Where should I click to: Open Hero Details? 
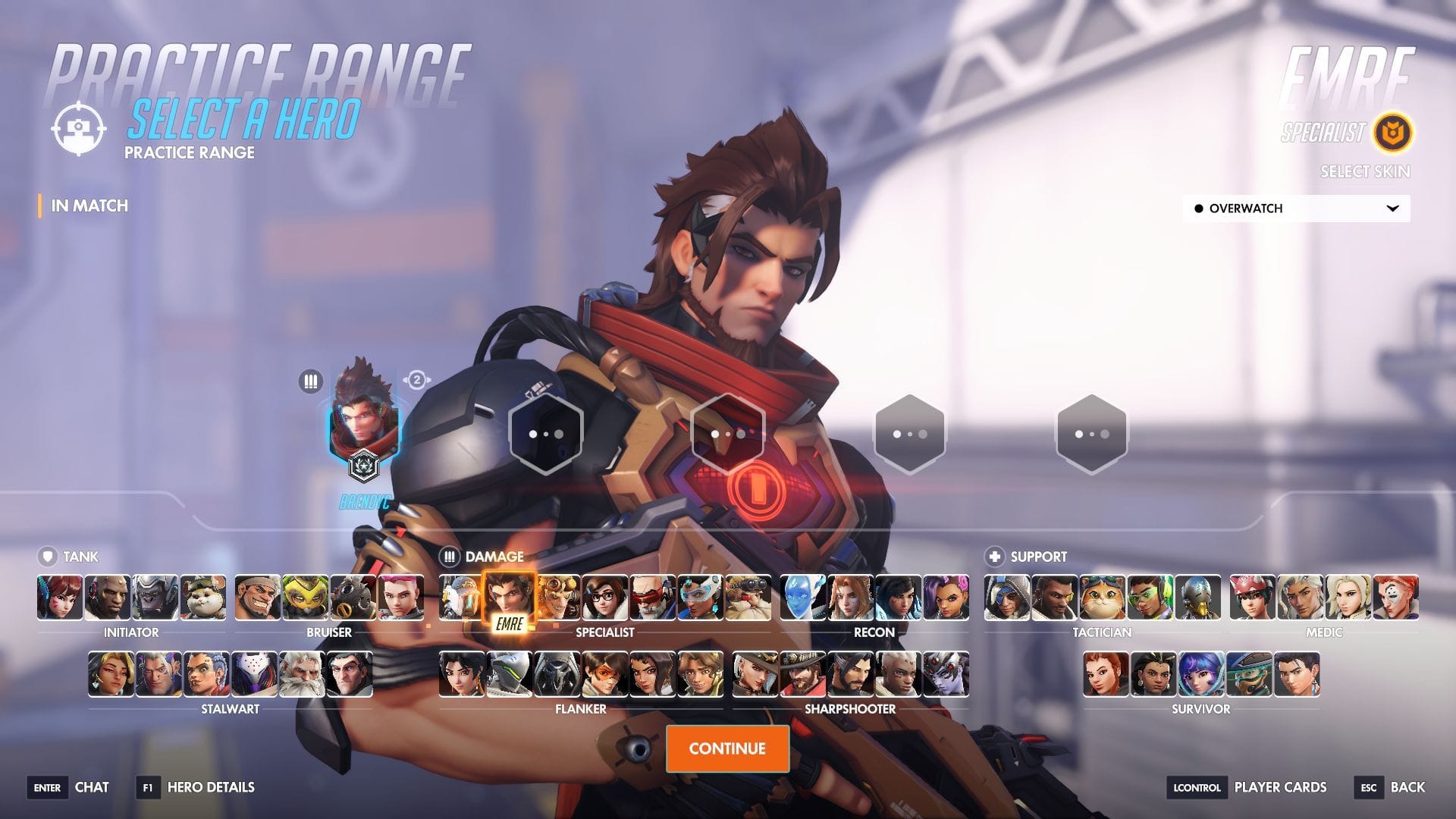point(210,787)
